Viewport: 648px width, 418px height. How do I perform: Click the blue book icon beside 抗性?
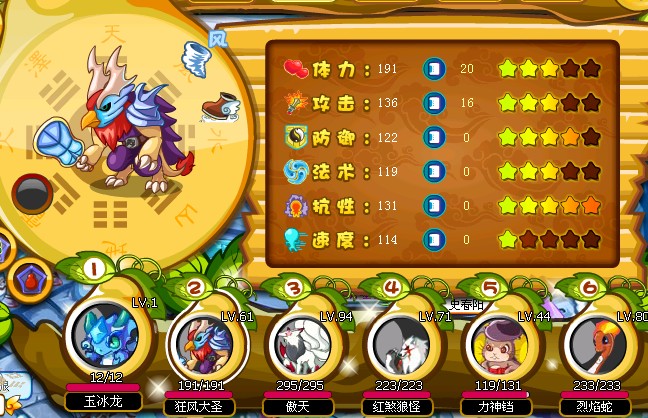click(x=434, y=206)
